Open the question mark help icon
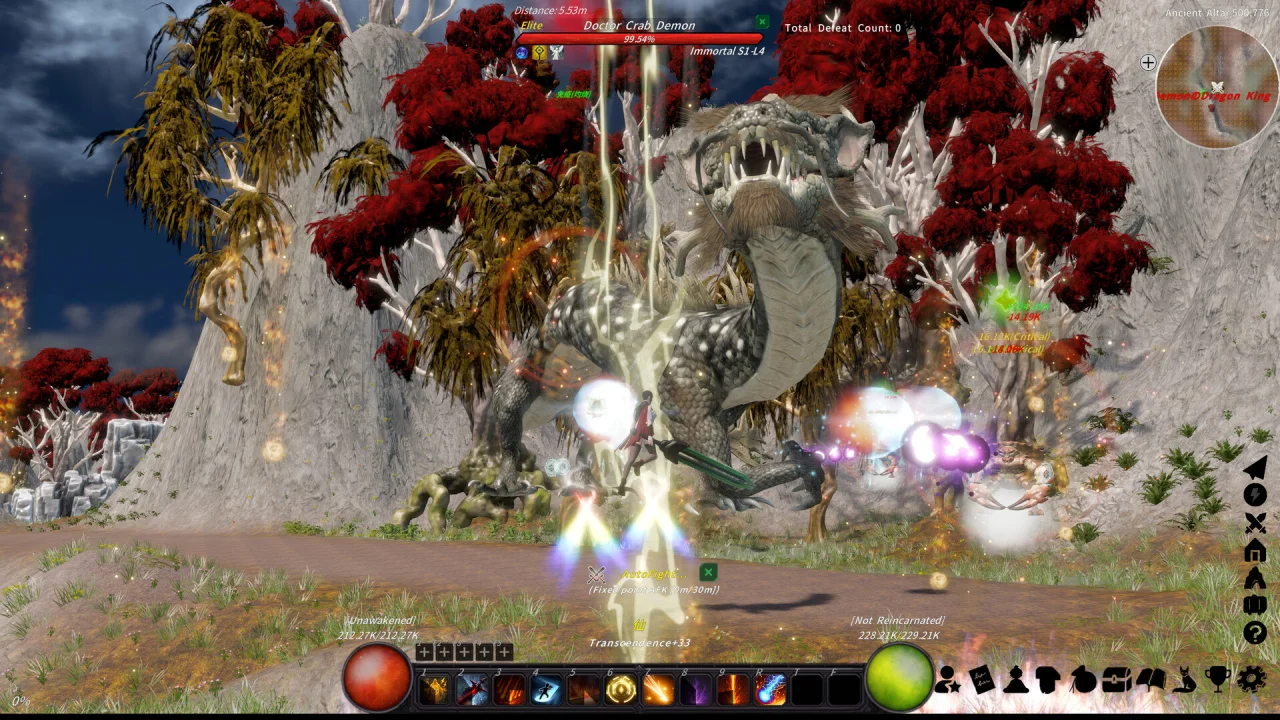This screenshot has height=720, width=1280. click(1255, 632)
